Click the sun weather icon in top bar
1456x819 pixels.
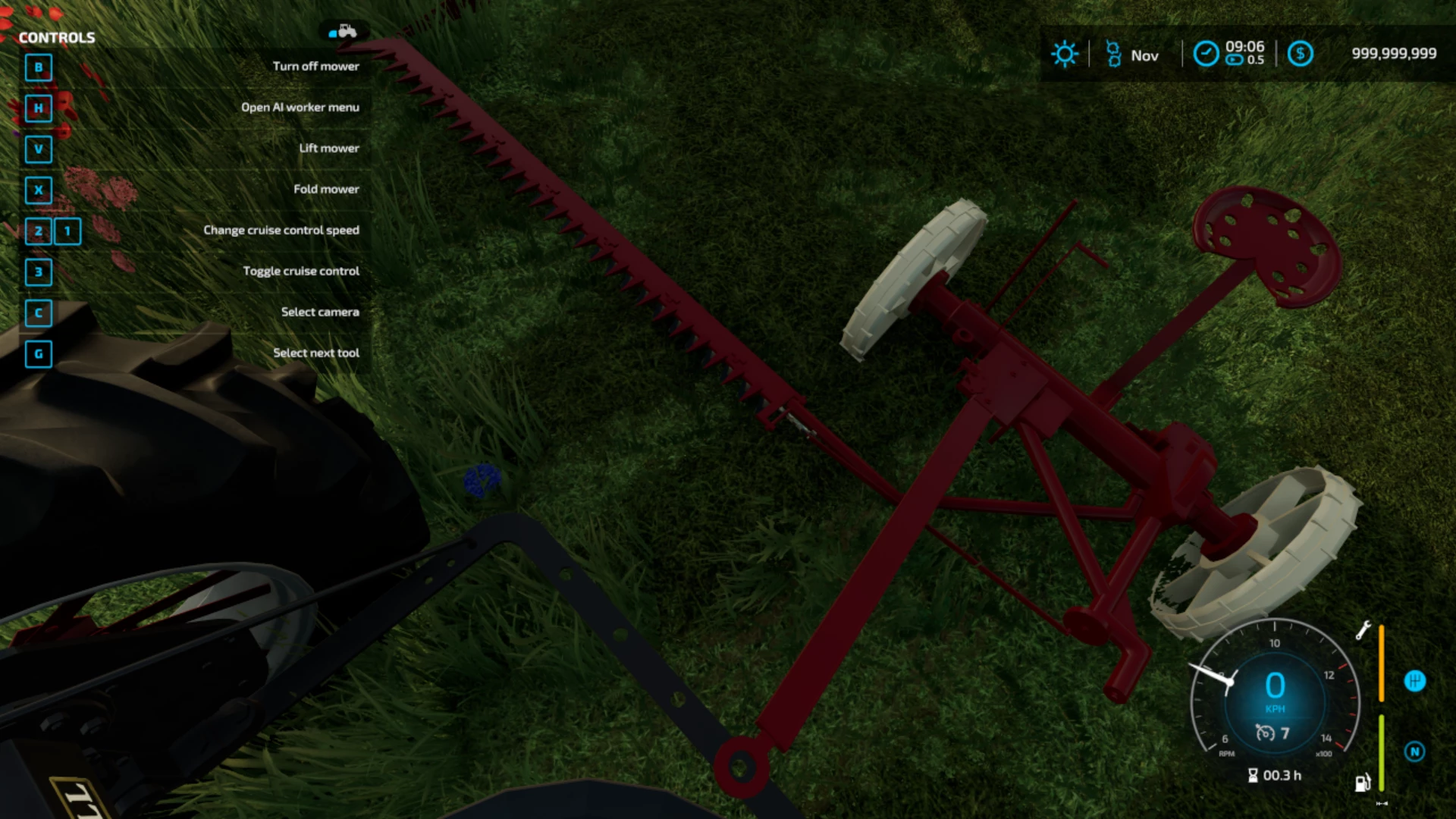coord(1065,53)
